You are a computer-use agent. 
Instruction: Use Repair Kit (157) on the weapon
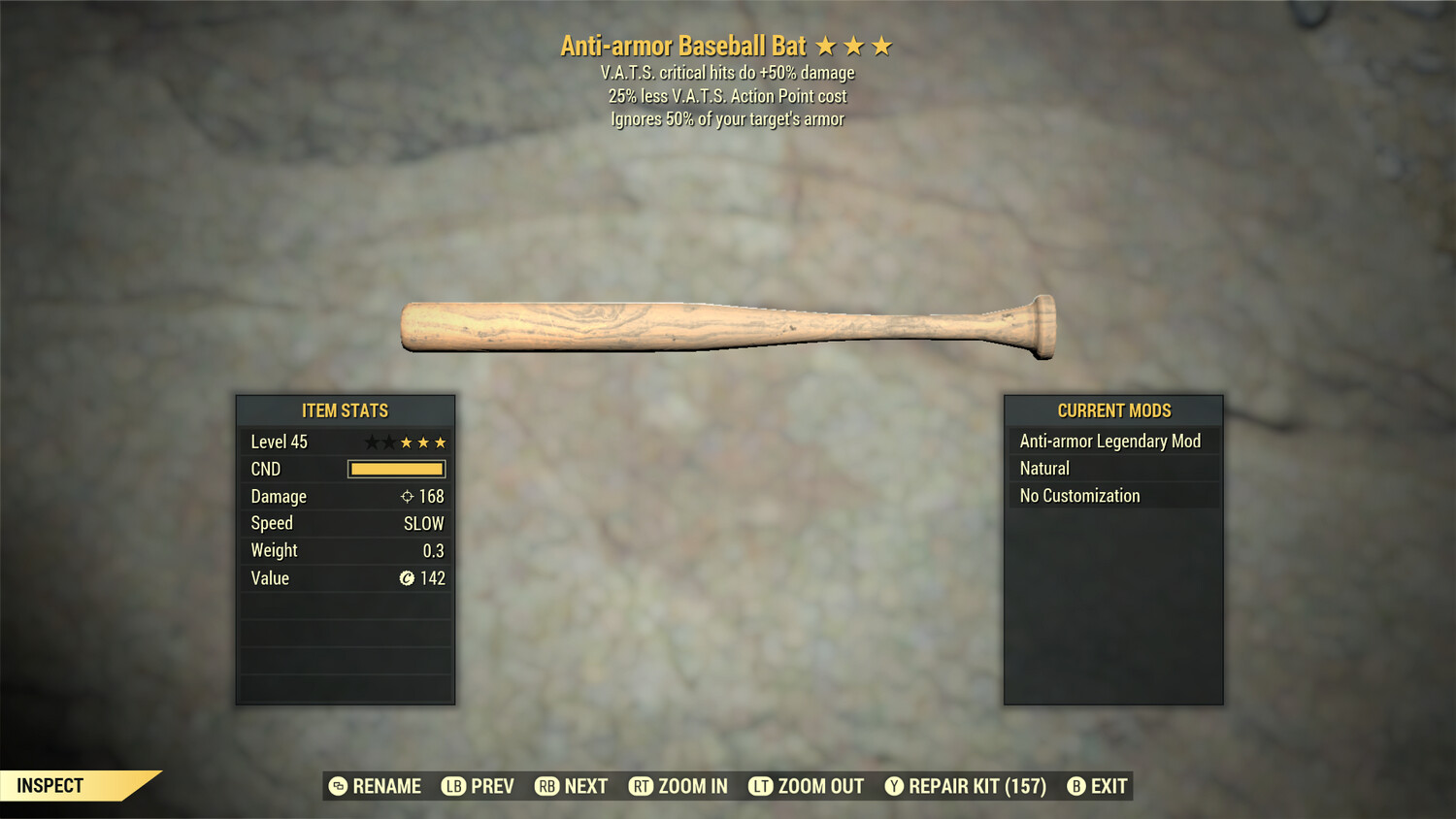pyautogui.click(x=966, y=786)
